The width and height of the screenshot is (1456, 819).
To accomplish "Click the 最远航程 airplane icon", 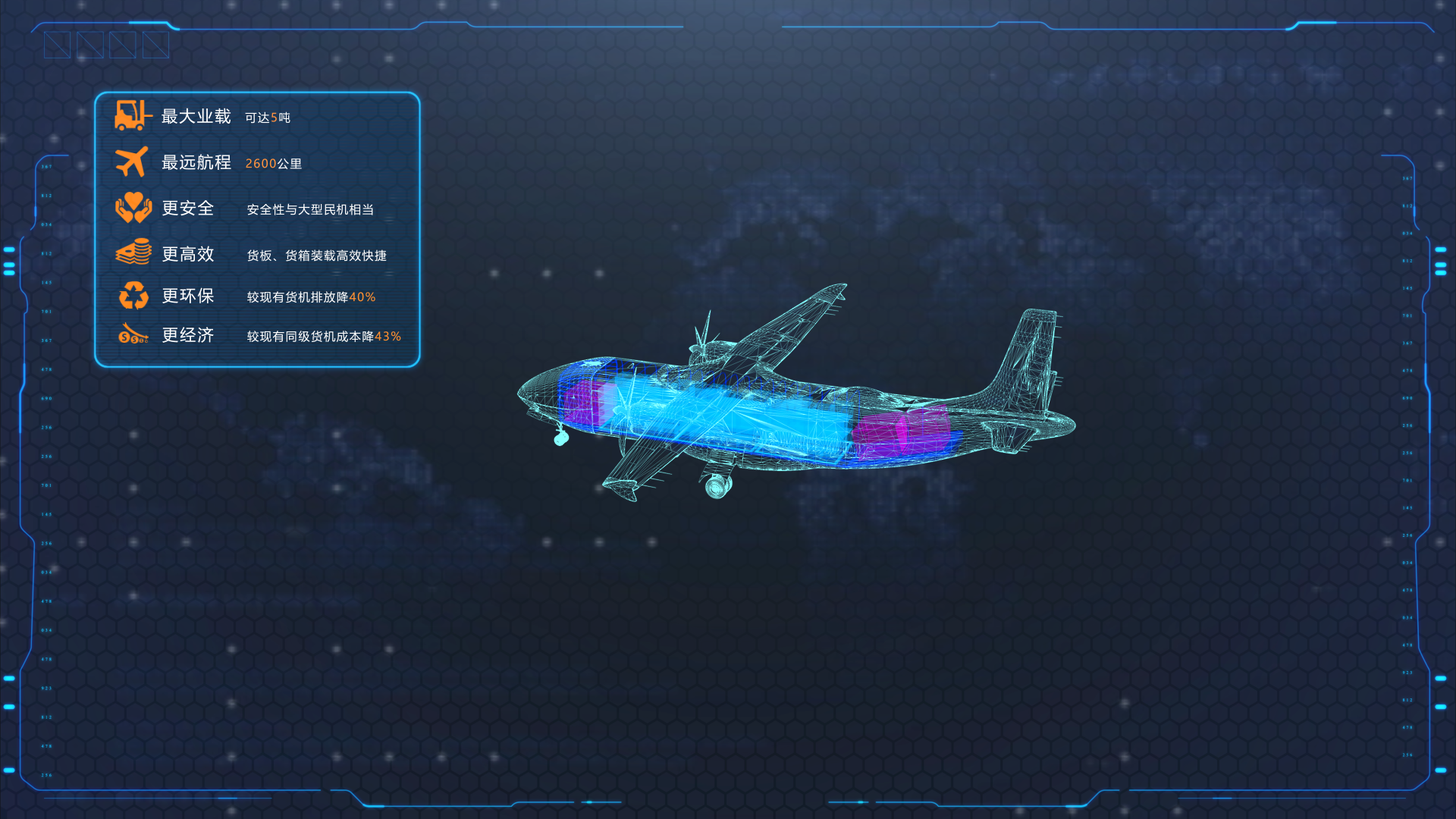I will [132, 162].
